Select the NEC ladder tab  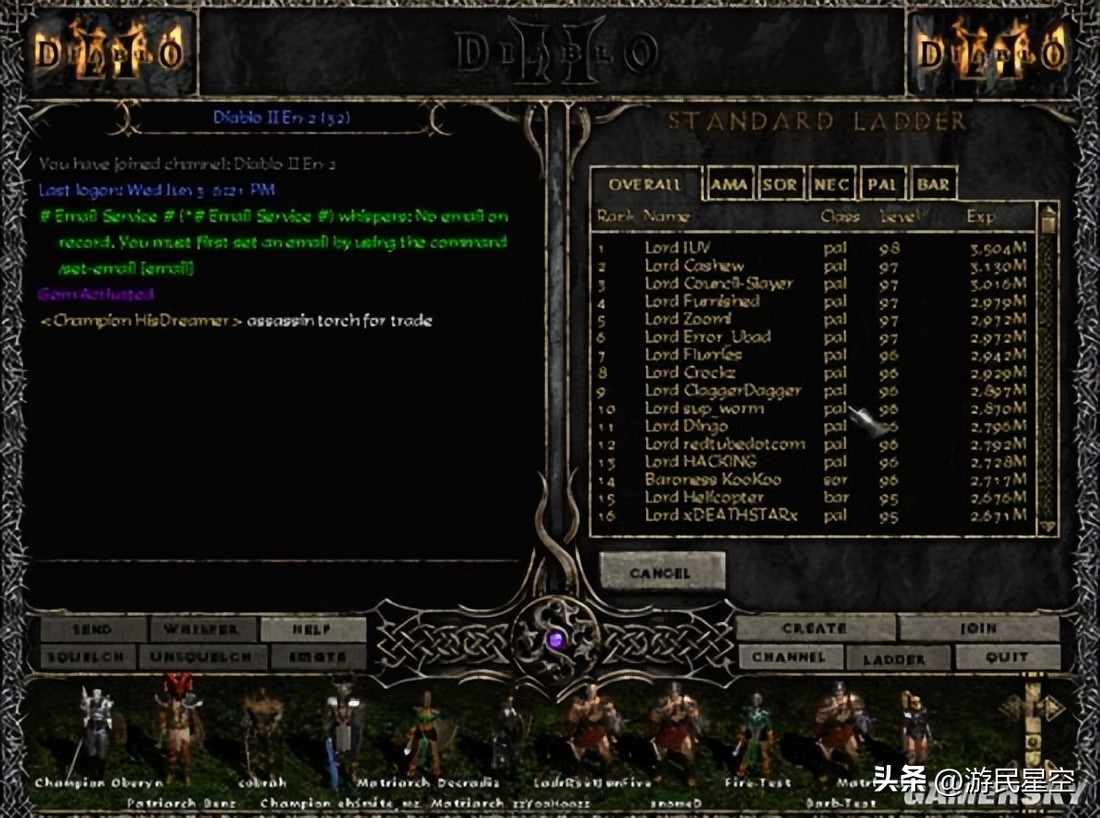[x=832, y=185]
